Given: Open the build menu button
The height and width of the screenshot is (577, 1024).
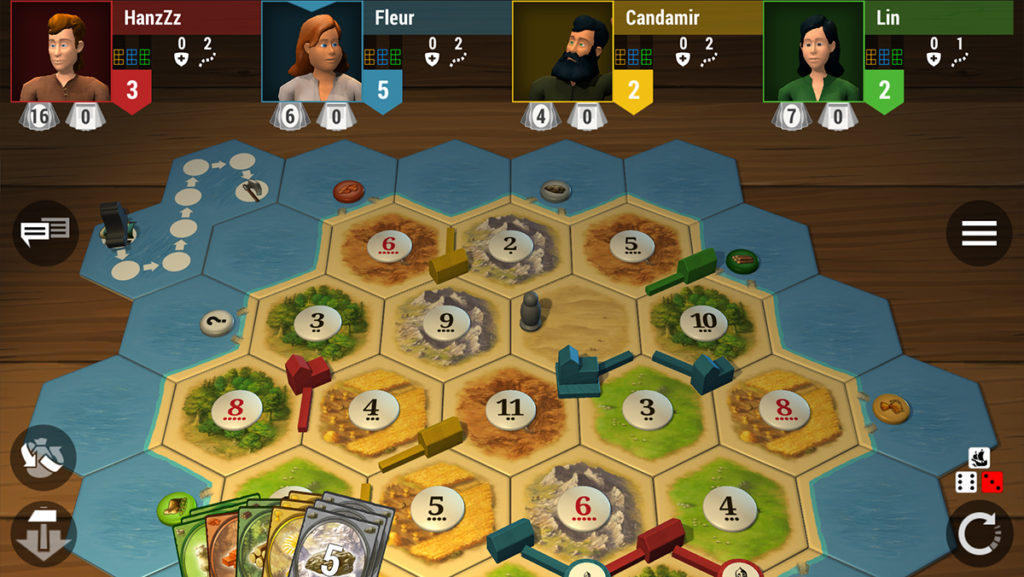Looking at the screenshot, I should 43,534.
